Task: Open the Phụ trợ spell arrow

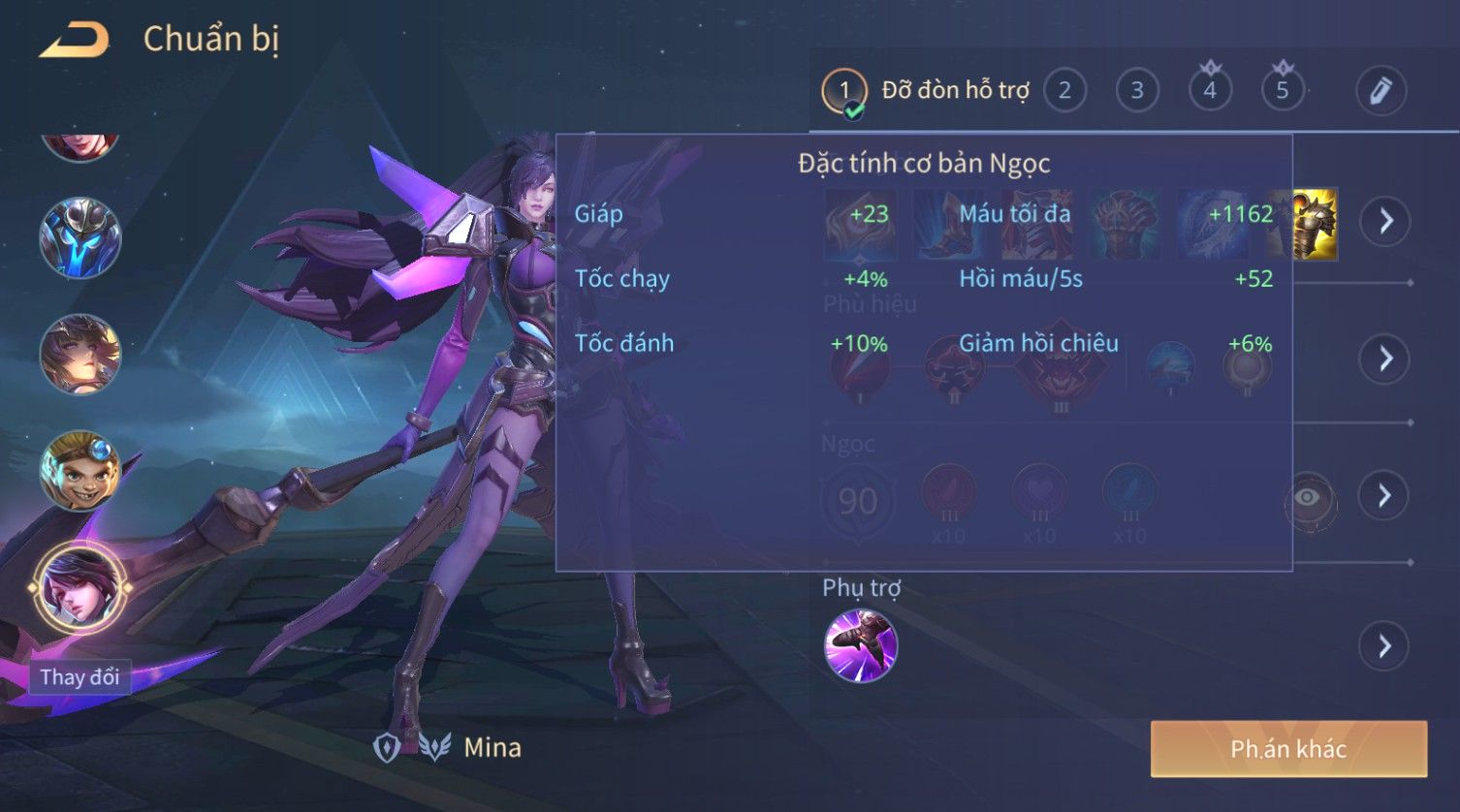Action: pos(1384,645)
